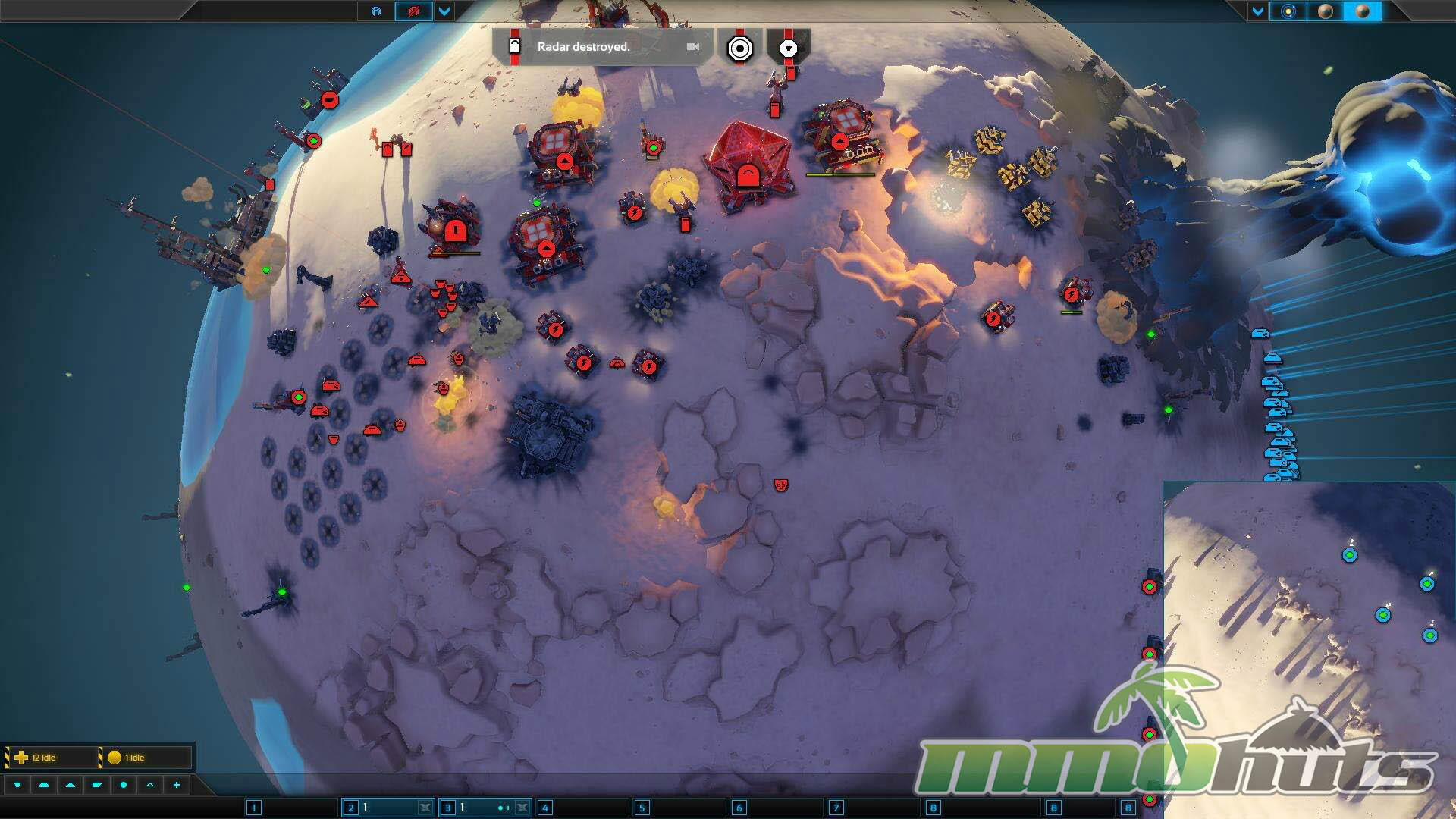
Task: Click the Radar destroyed alert
Action: pos(583,46)
